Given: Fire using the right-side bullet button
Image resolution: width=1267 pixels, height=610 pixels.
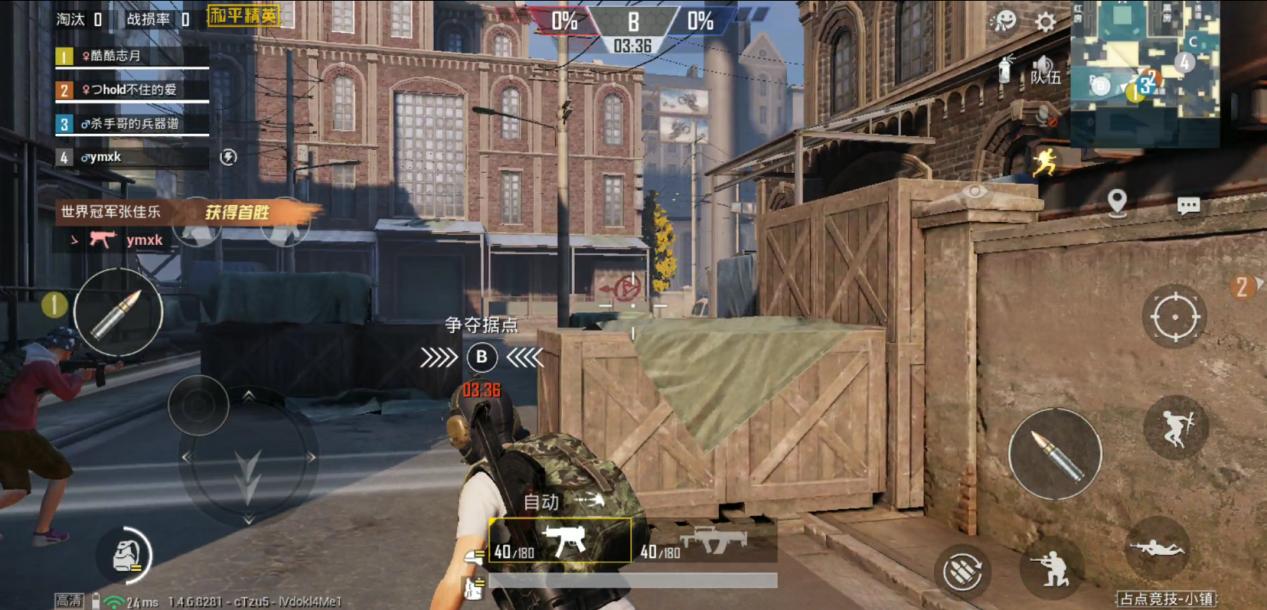Looking at the screenshot, I should coord(1054,454).
